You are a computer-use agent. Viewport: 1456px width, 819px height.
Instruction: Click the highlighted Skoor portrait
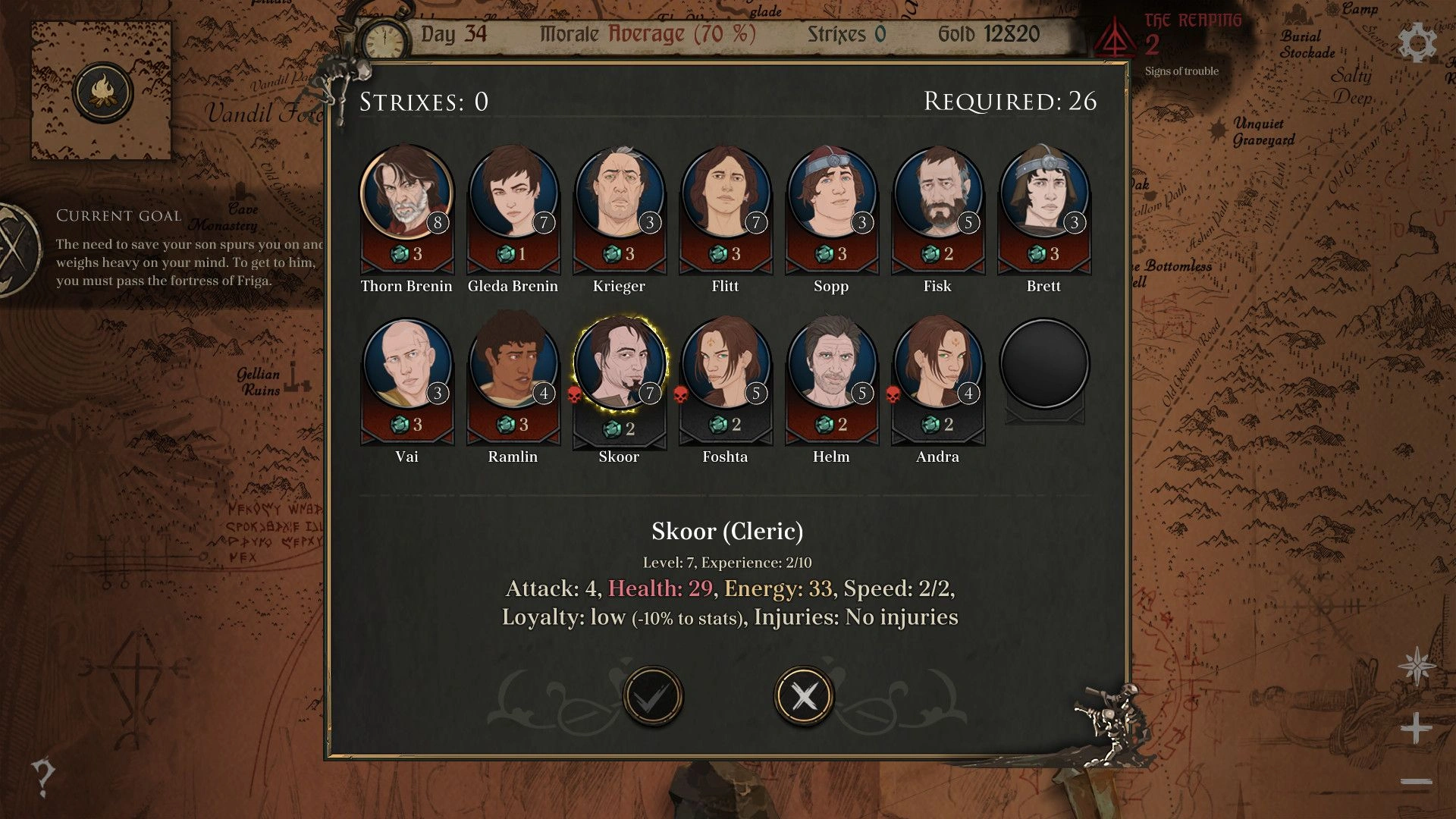620,363
